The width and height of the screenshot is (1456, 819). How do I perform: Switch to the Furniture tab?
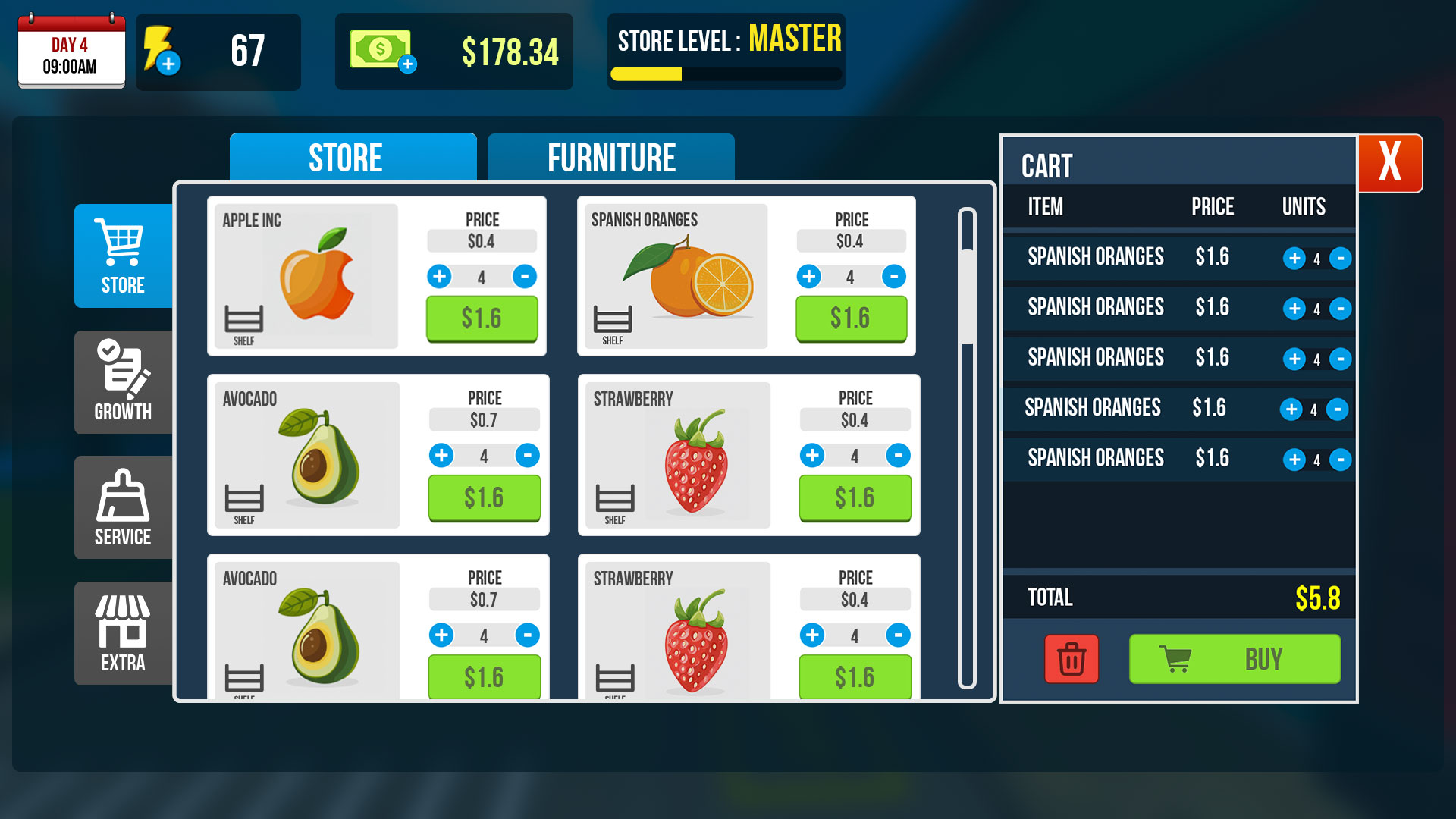(611, 157)
